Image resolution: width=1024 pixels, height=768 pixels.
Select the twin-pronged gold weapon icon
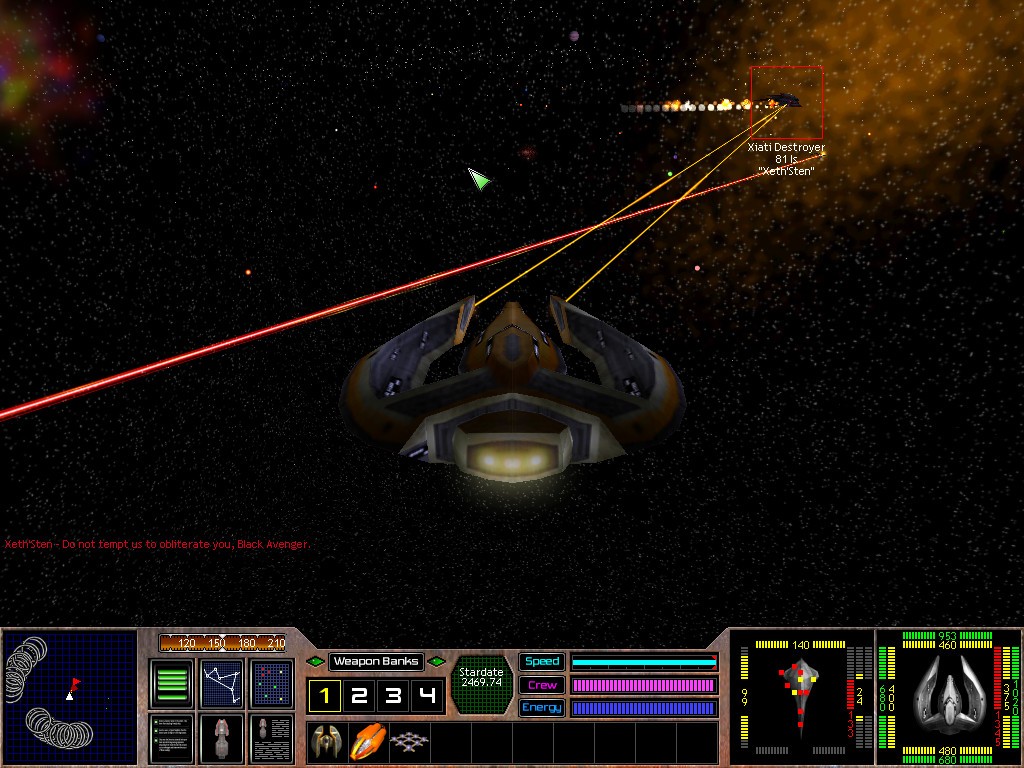(x=326, y=741)
